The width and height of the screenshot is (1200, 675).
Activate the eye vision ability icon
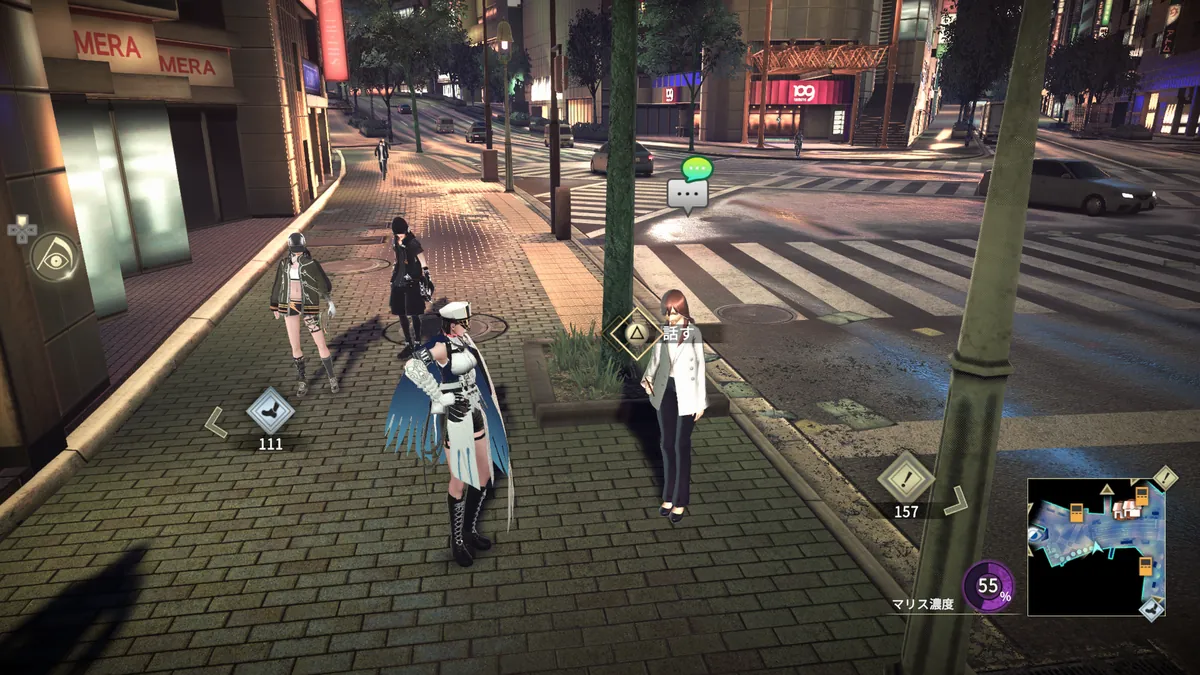(54, 256)
